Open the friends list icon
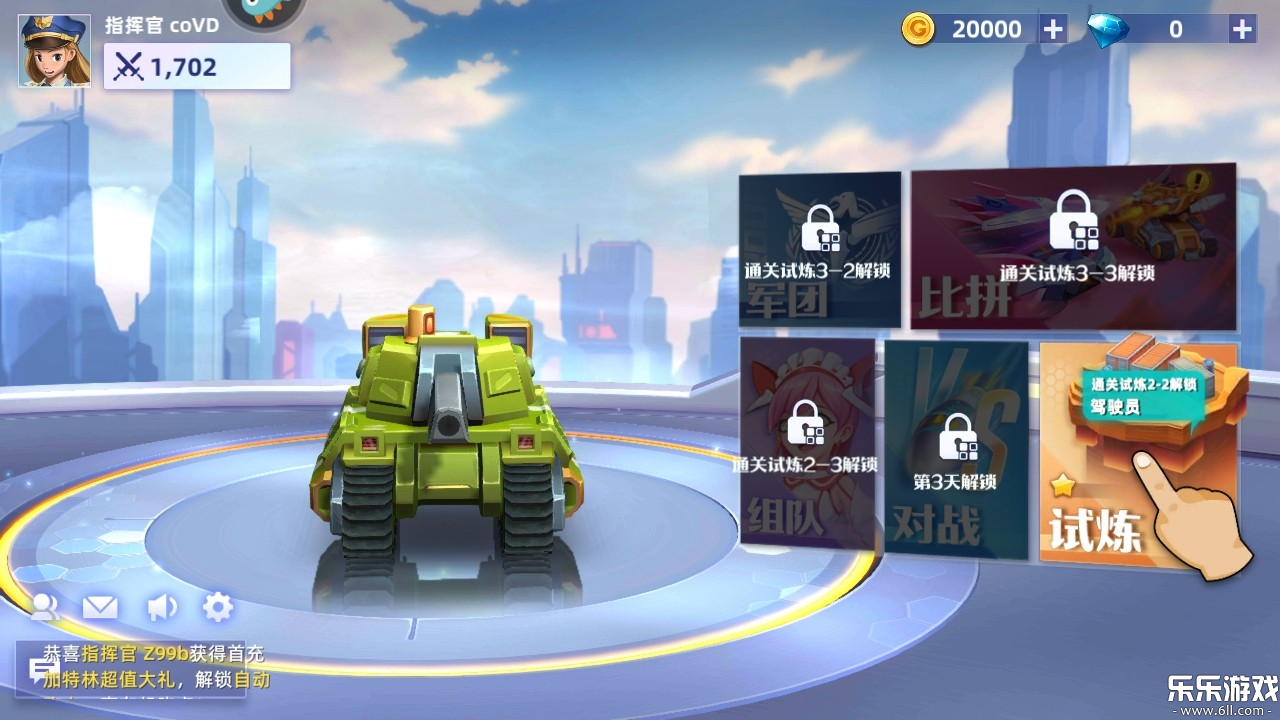The height and width of the screenshot is (720, 1280). click(45, 606)
